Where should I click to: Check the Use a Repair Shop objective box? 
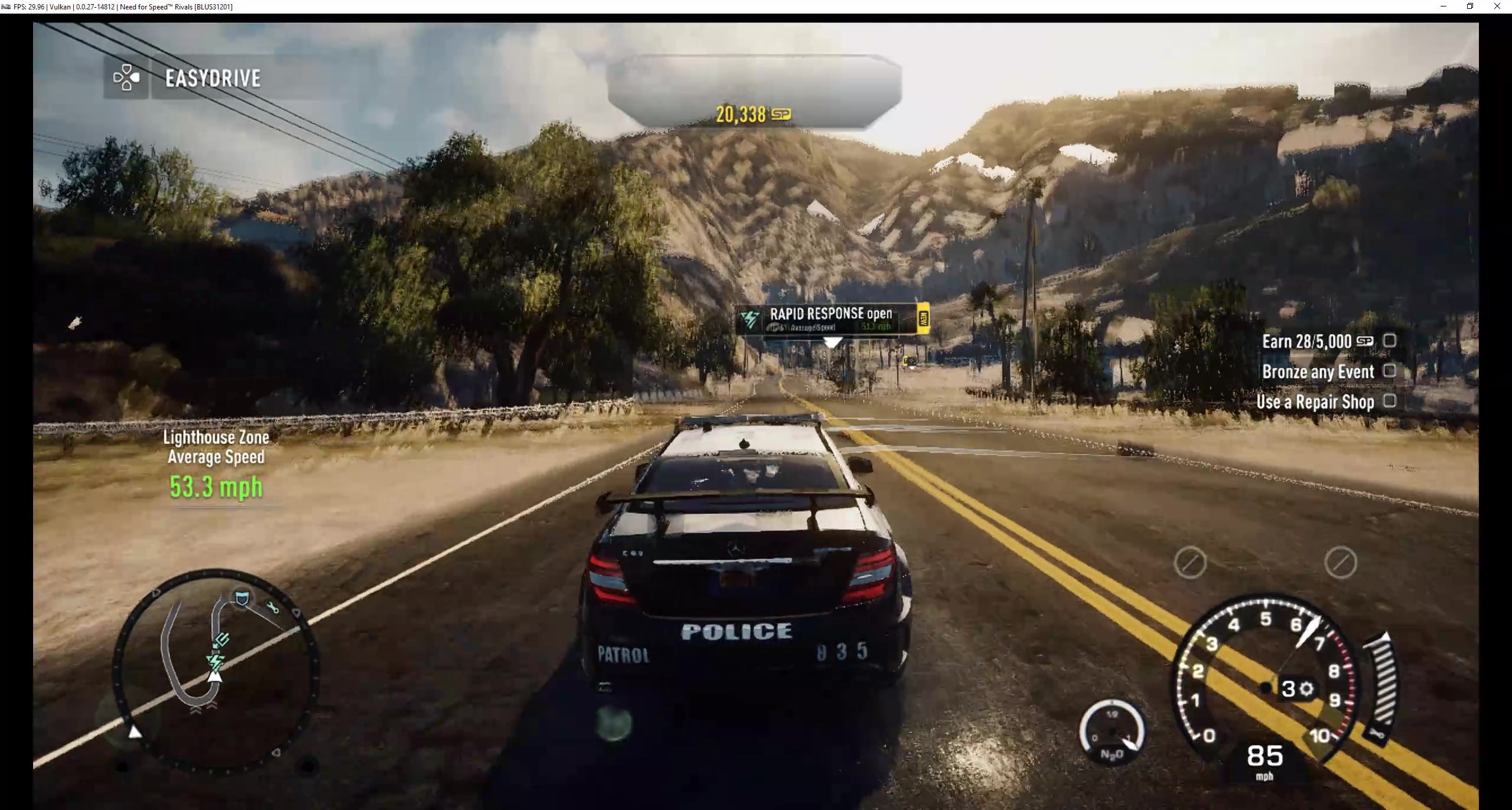point(1391,401)
